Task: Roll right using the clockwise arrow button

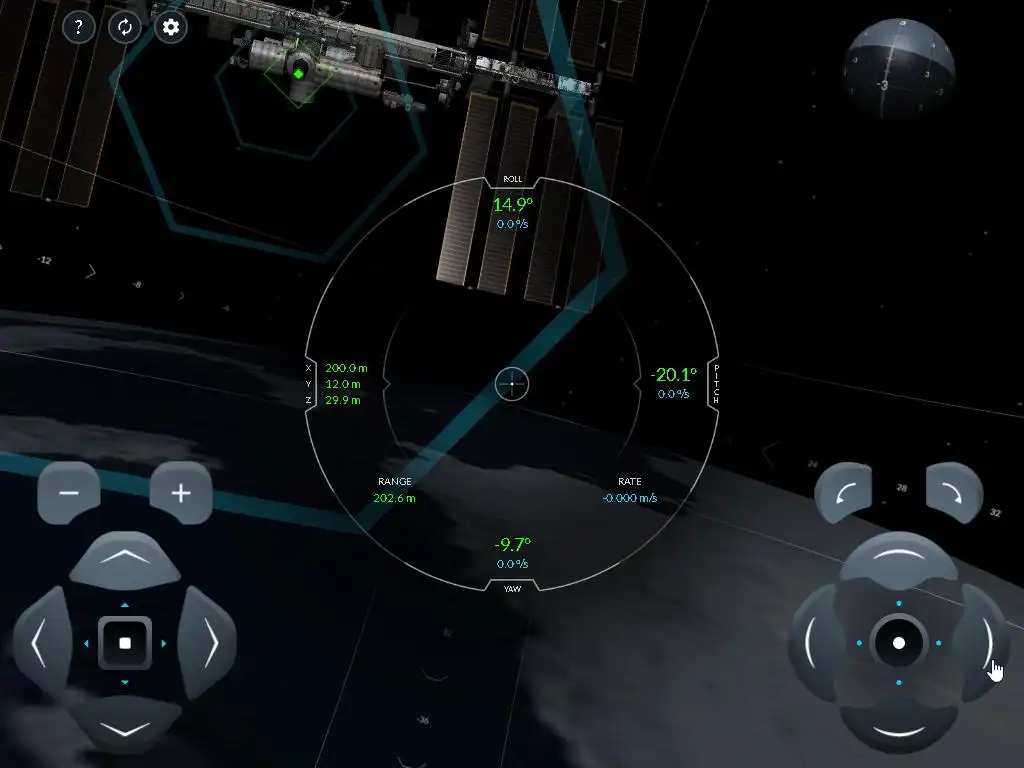Action: [x=954, y=492]
